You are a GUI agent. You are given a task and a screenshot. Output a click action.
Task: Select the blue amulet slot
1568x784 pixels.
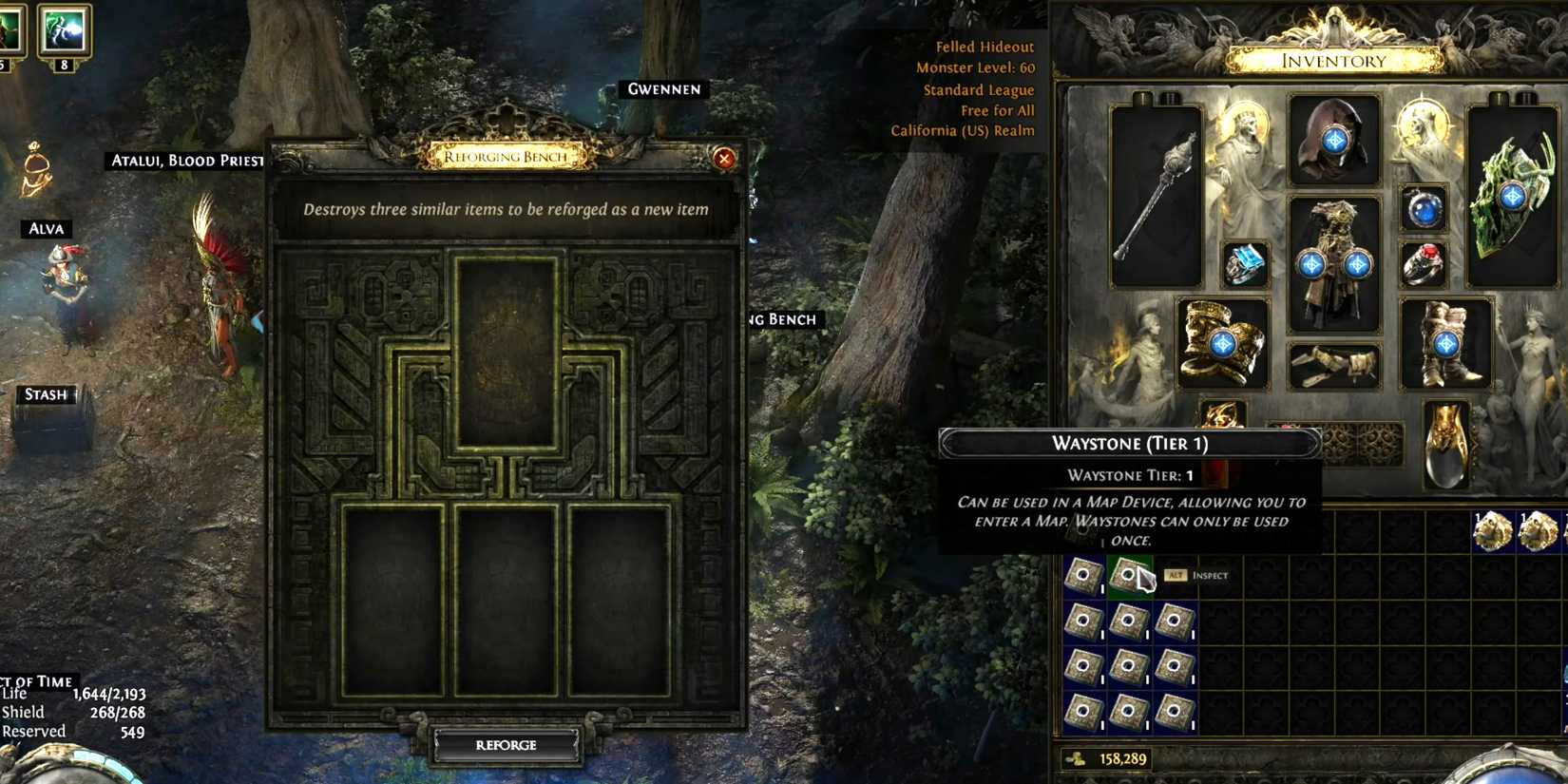pos(1424,208)
